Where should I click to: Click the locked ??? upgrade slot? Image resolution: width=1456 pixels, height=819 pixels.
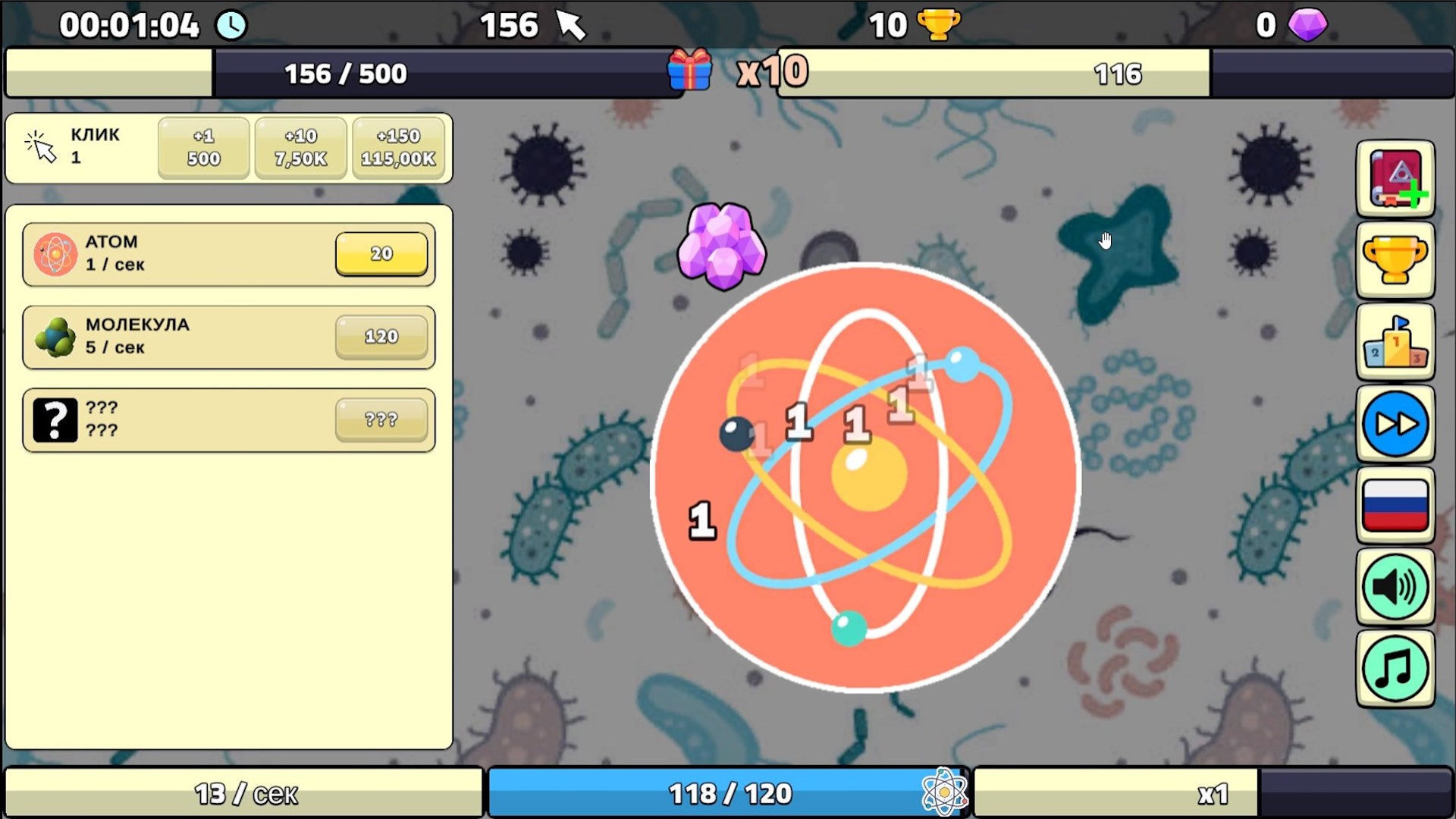coord(381,419)
